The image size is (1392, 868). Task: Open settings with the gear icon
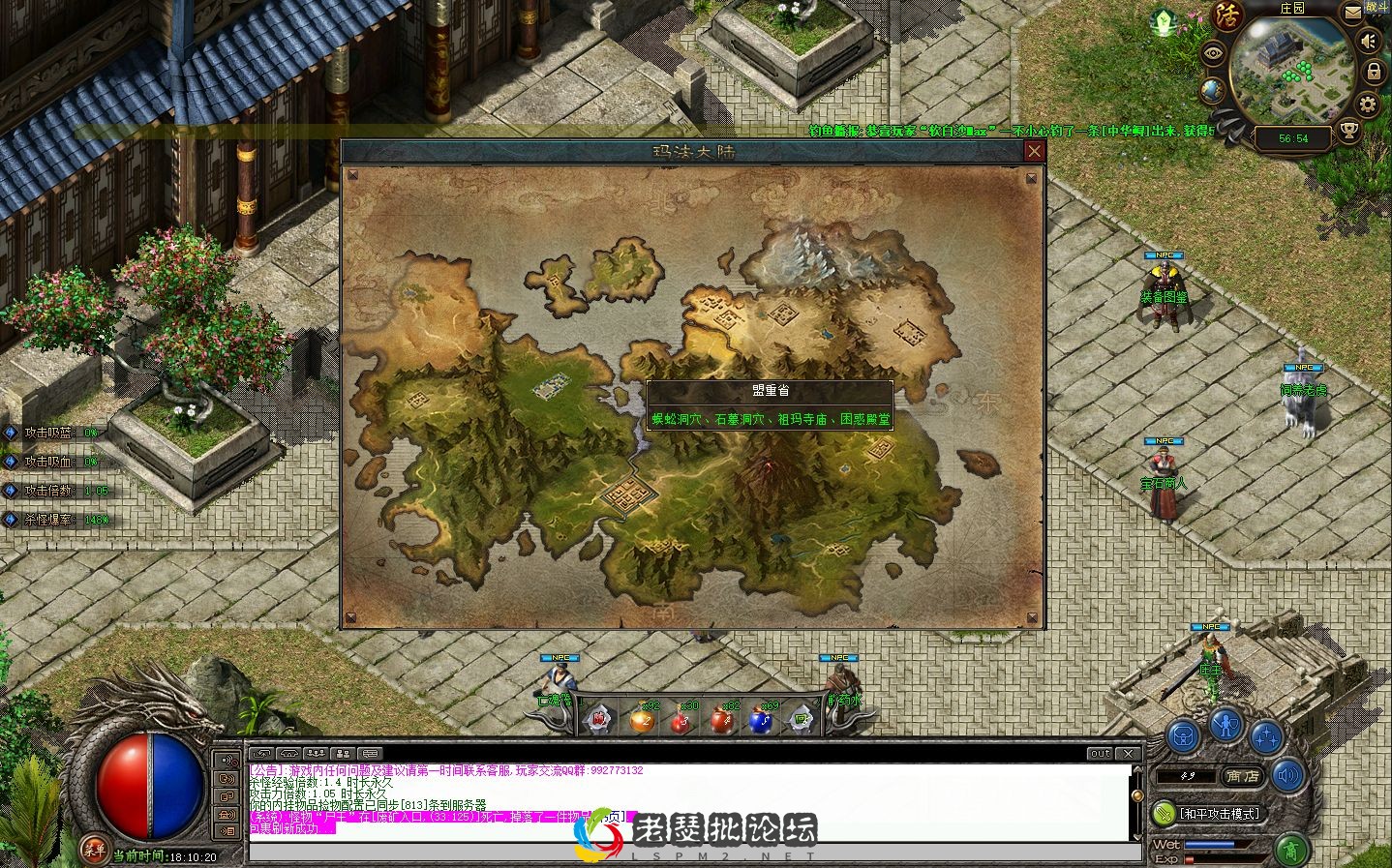tap(1368, 105)
